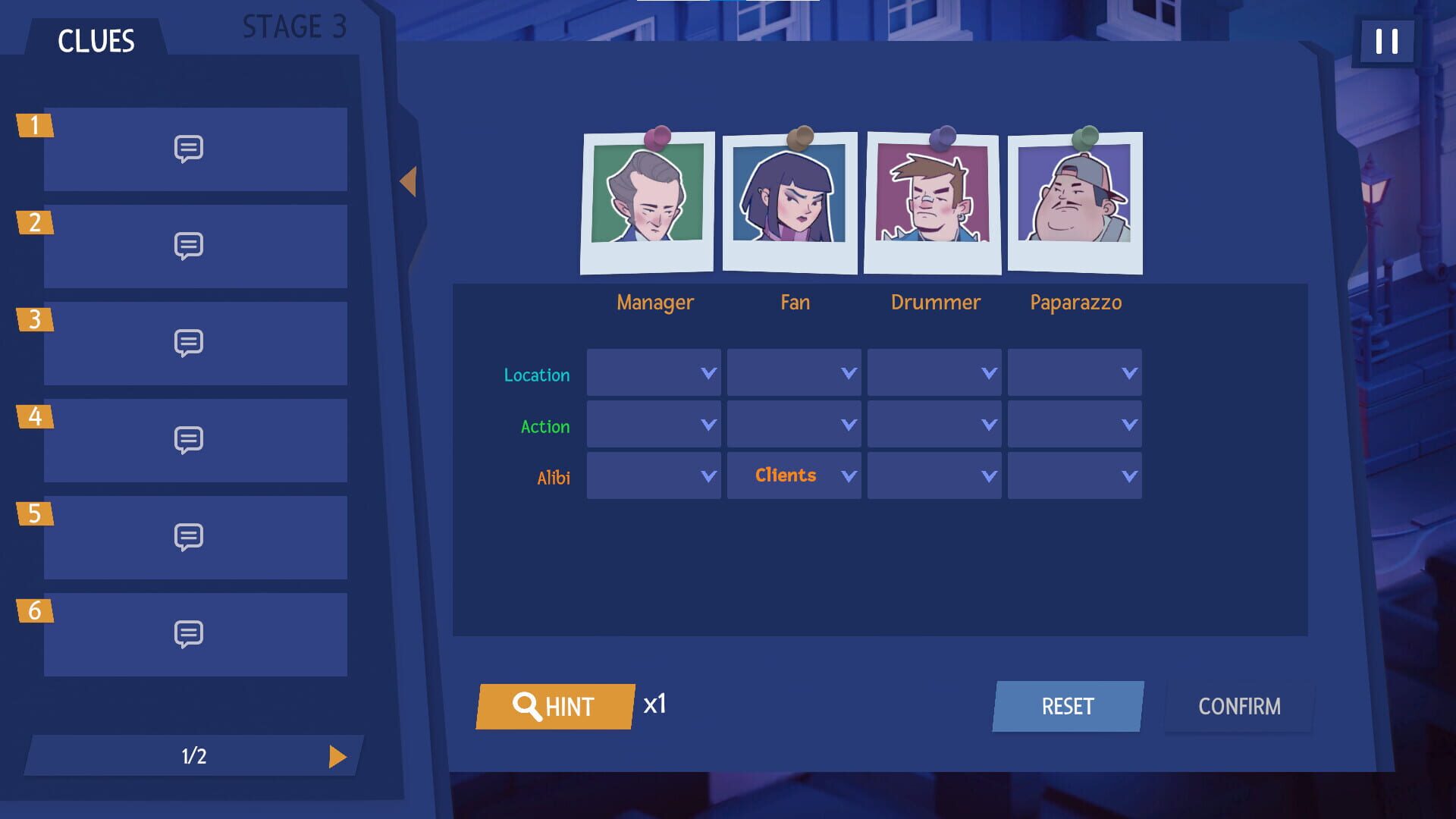This screenshot has width=1456, height=819.
Task: Open clue 1 speech bubble
Action: tap(190, 149)
